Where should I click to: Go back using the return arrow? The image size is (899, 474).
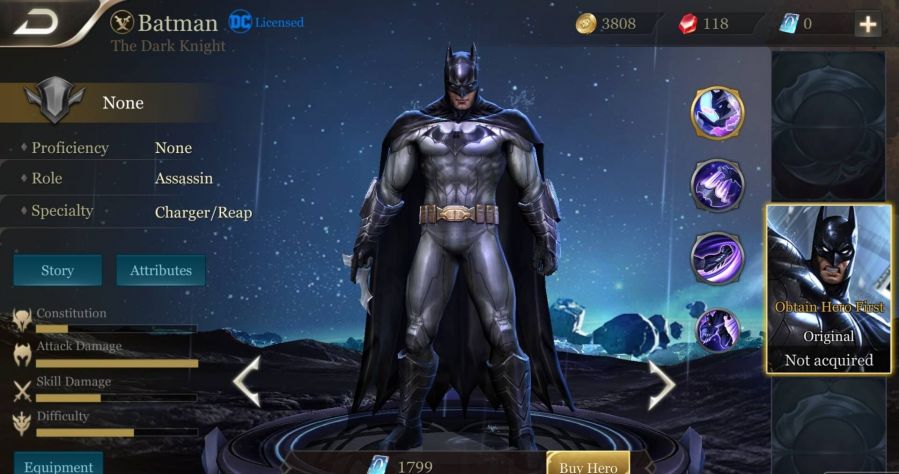coord(36,23)
